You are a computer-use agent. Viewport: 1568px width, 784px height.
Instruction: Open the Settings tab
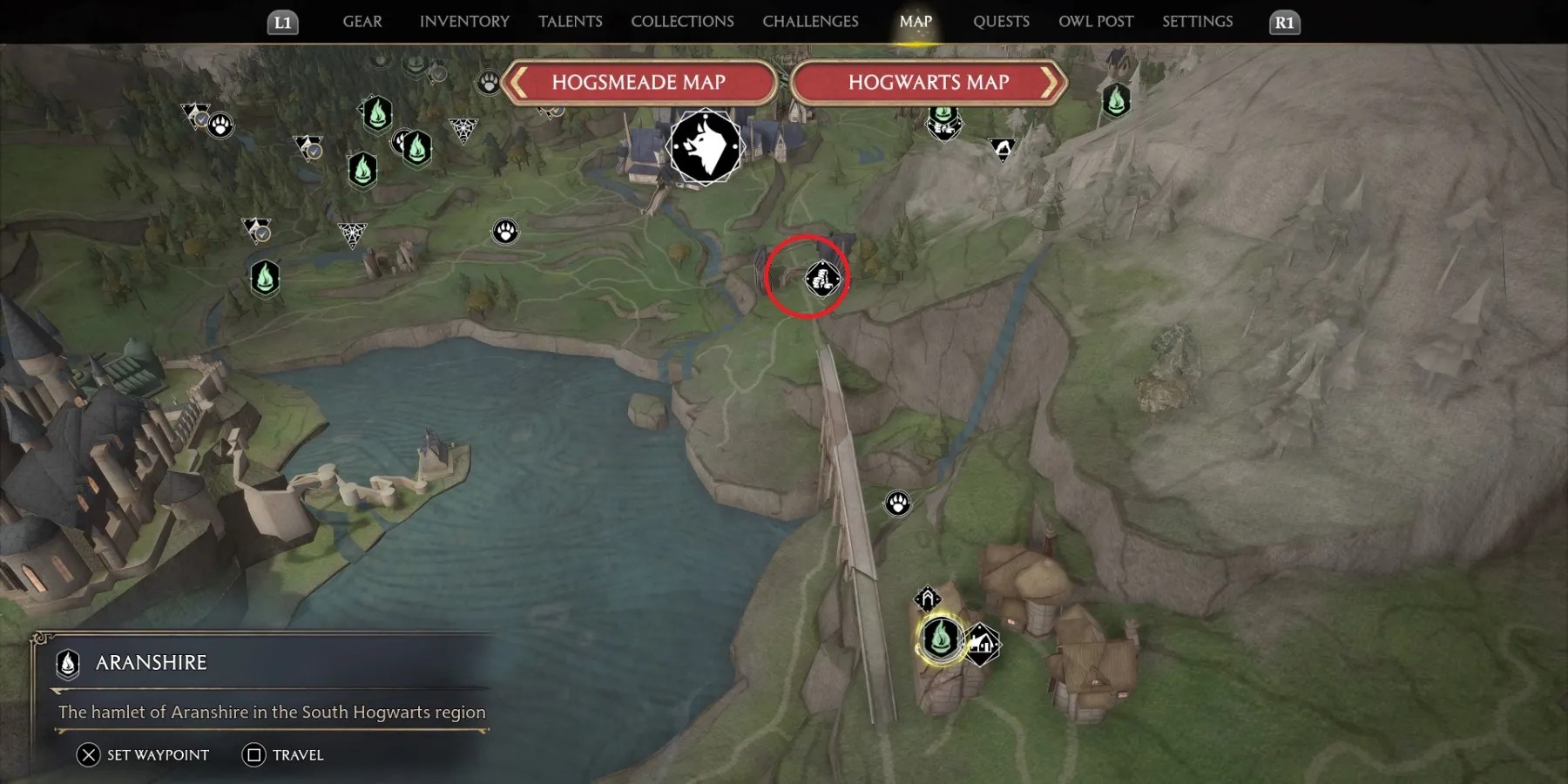pyautogui.click(x=1197, y=22)
